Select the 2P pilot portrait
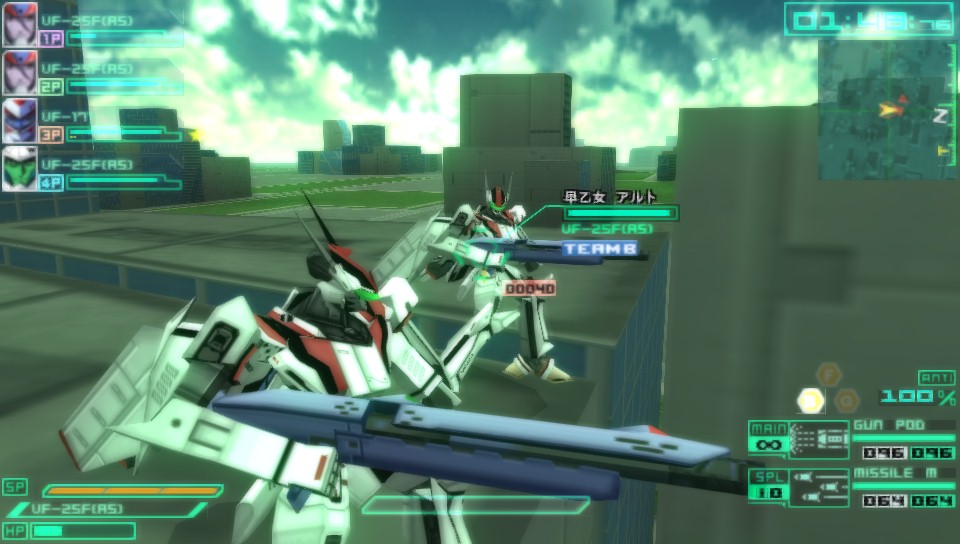Image resolution: width=960 pixels, height=544 pixels. pos(19,72)
